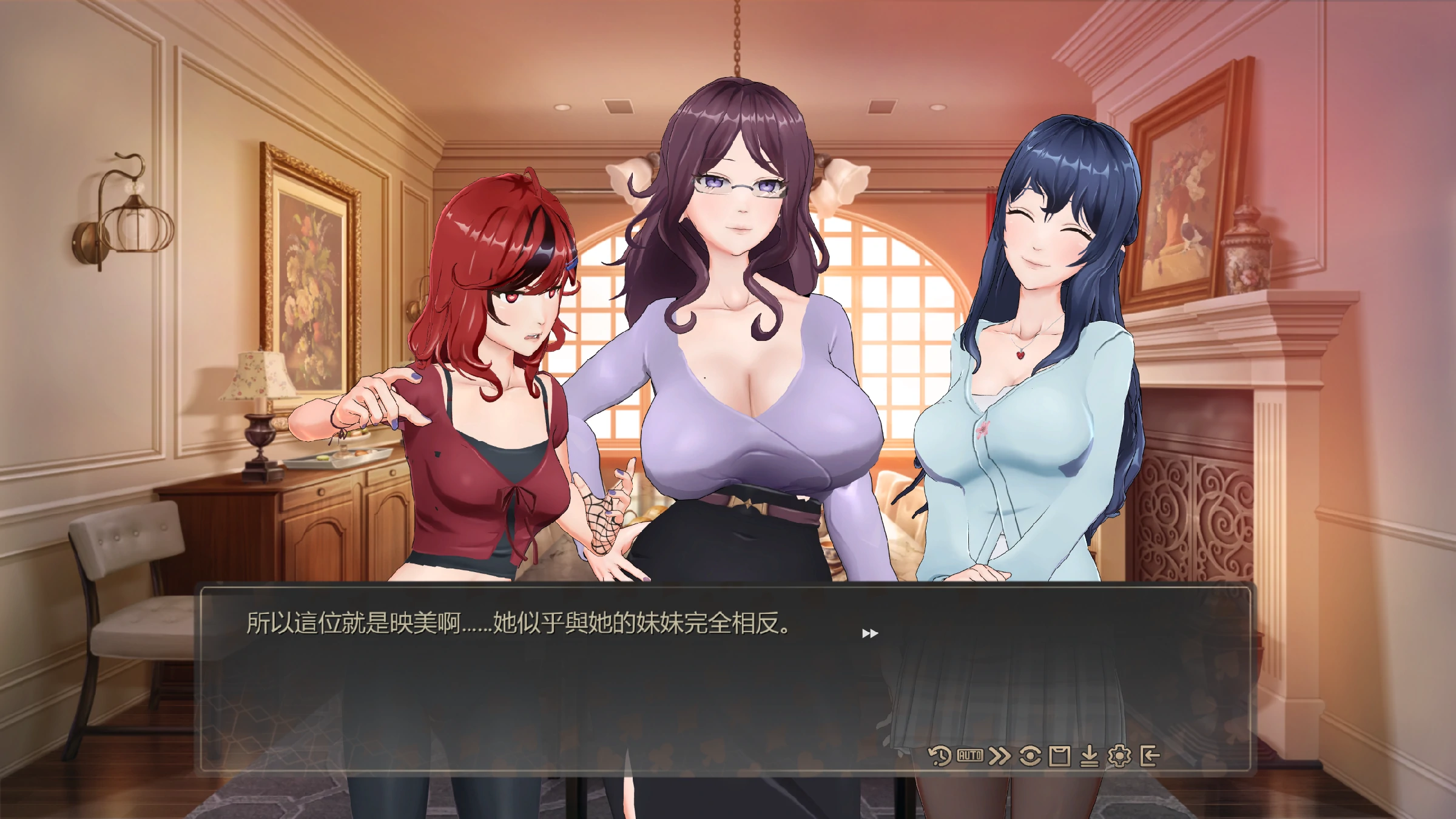Activate the double-chevron skip button
This screenshot has width=1456, height=819.
[1000, 756]
